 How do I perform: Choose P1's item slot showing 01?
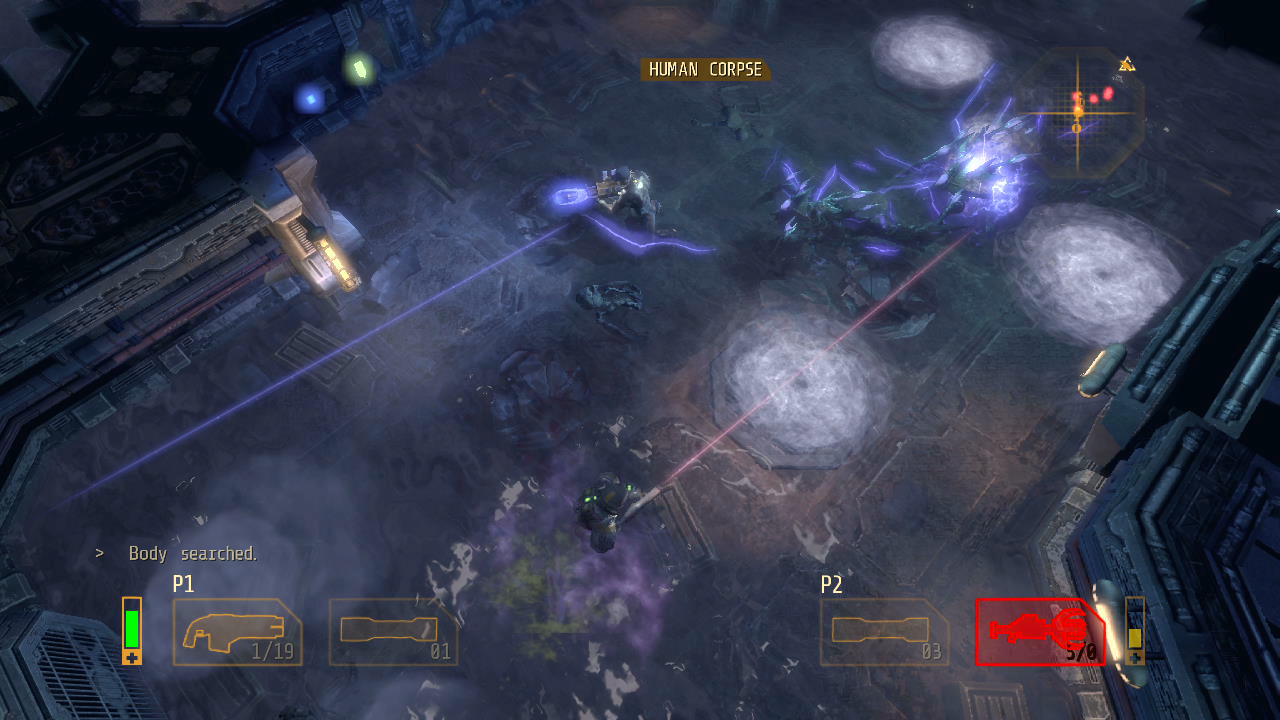pyautogui.click(x=393, y=632)
